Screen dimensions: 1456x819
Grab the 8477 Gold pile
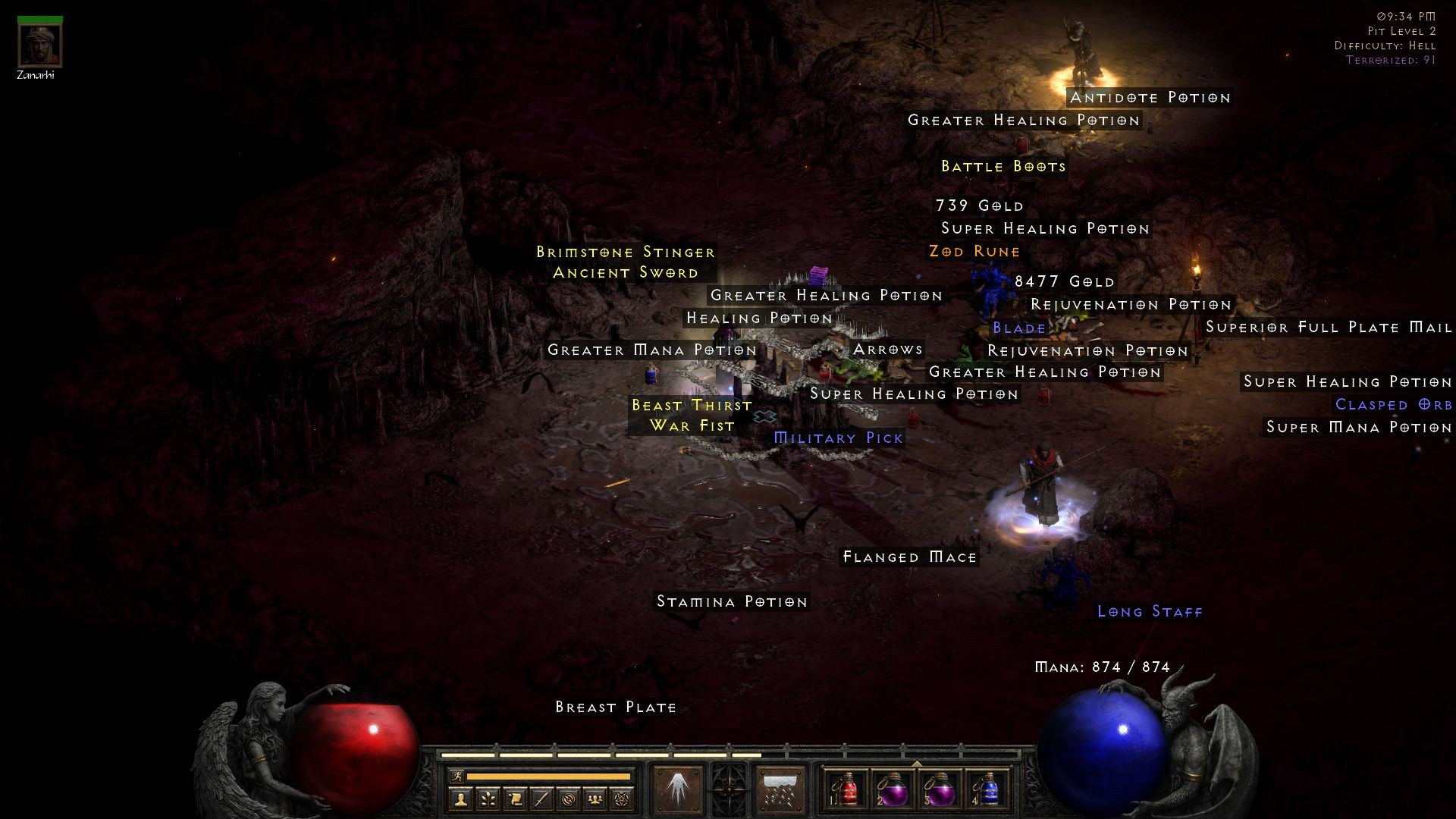click(x=1063, y=281)
